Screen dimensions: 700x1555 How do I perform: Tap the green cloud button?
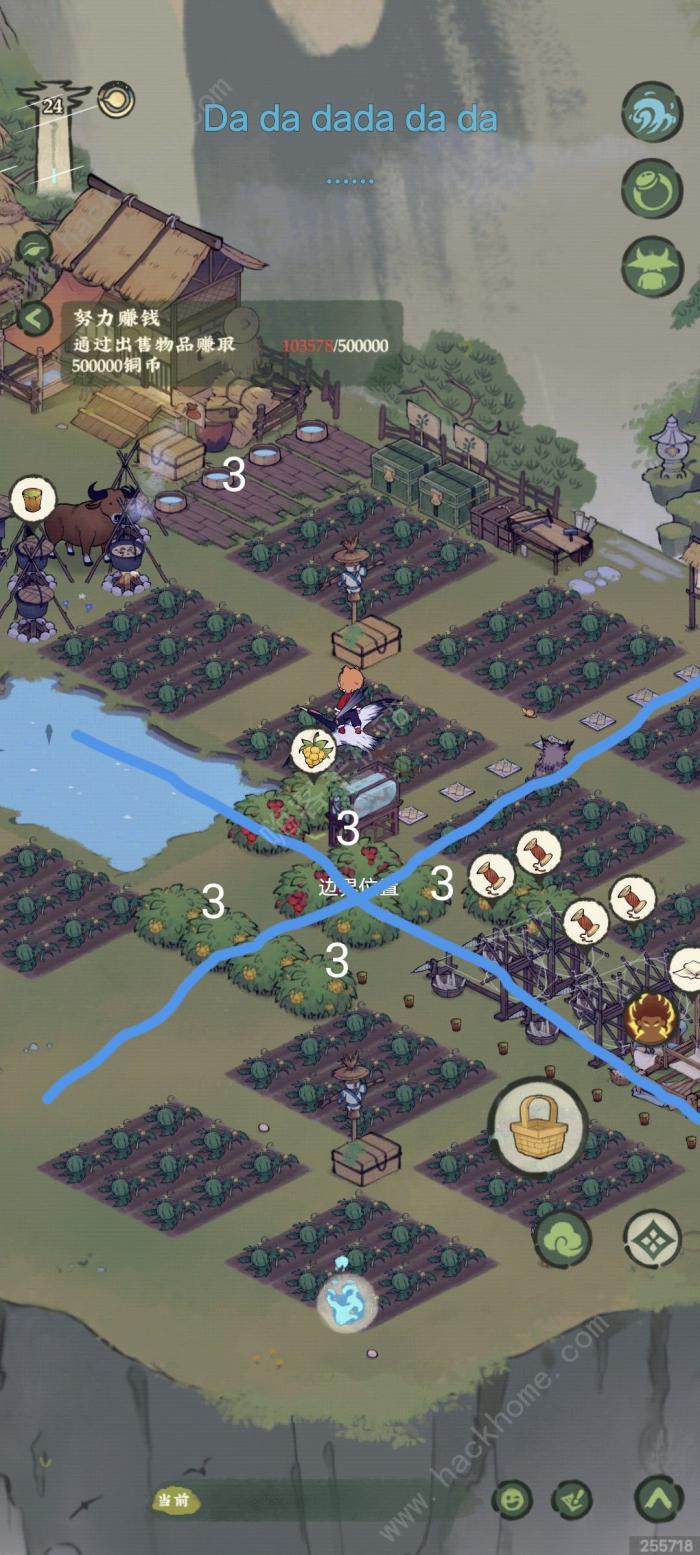click(x=563, y=1238)
